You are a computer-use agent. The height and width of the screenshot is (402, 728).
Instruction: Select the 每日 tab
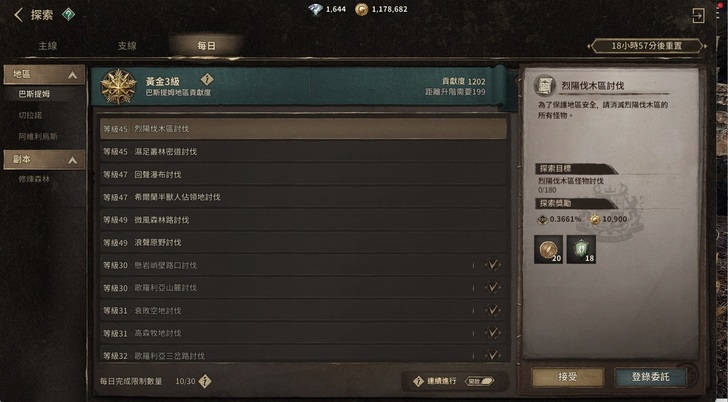[204, 46]
